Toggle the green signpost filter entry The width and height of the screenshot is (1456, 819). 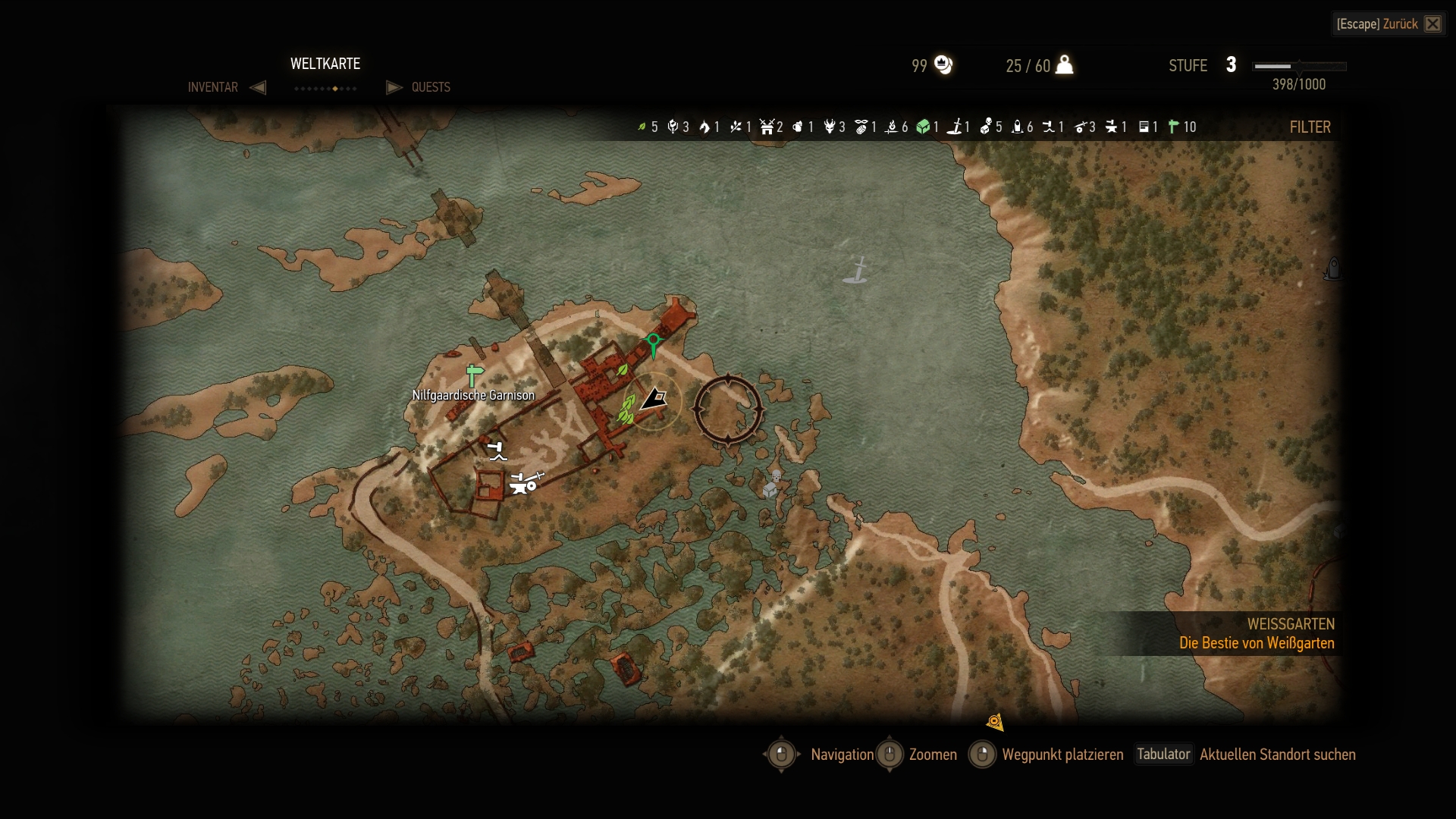(x=1174, y=127)
